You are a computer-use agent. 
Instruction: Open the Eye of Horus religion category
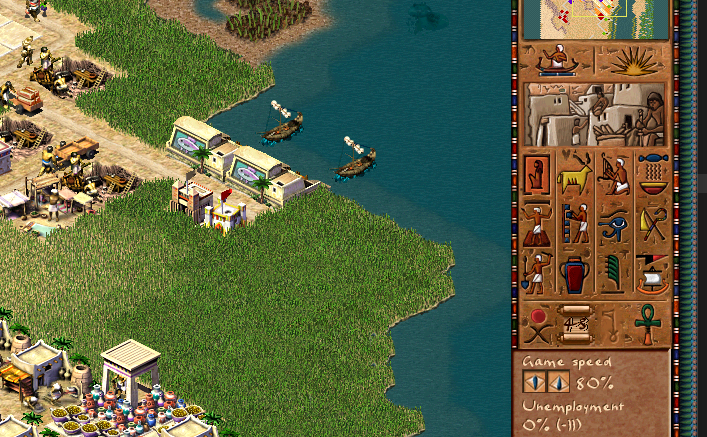click(x=614, y=224)
